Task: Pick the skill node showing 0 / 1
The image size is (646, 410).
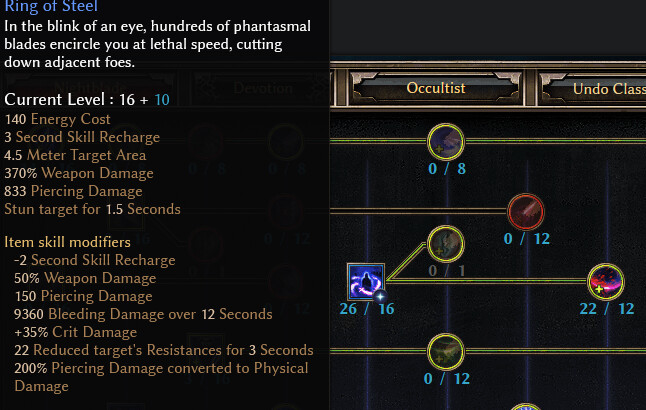Action: (445, 243)
